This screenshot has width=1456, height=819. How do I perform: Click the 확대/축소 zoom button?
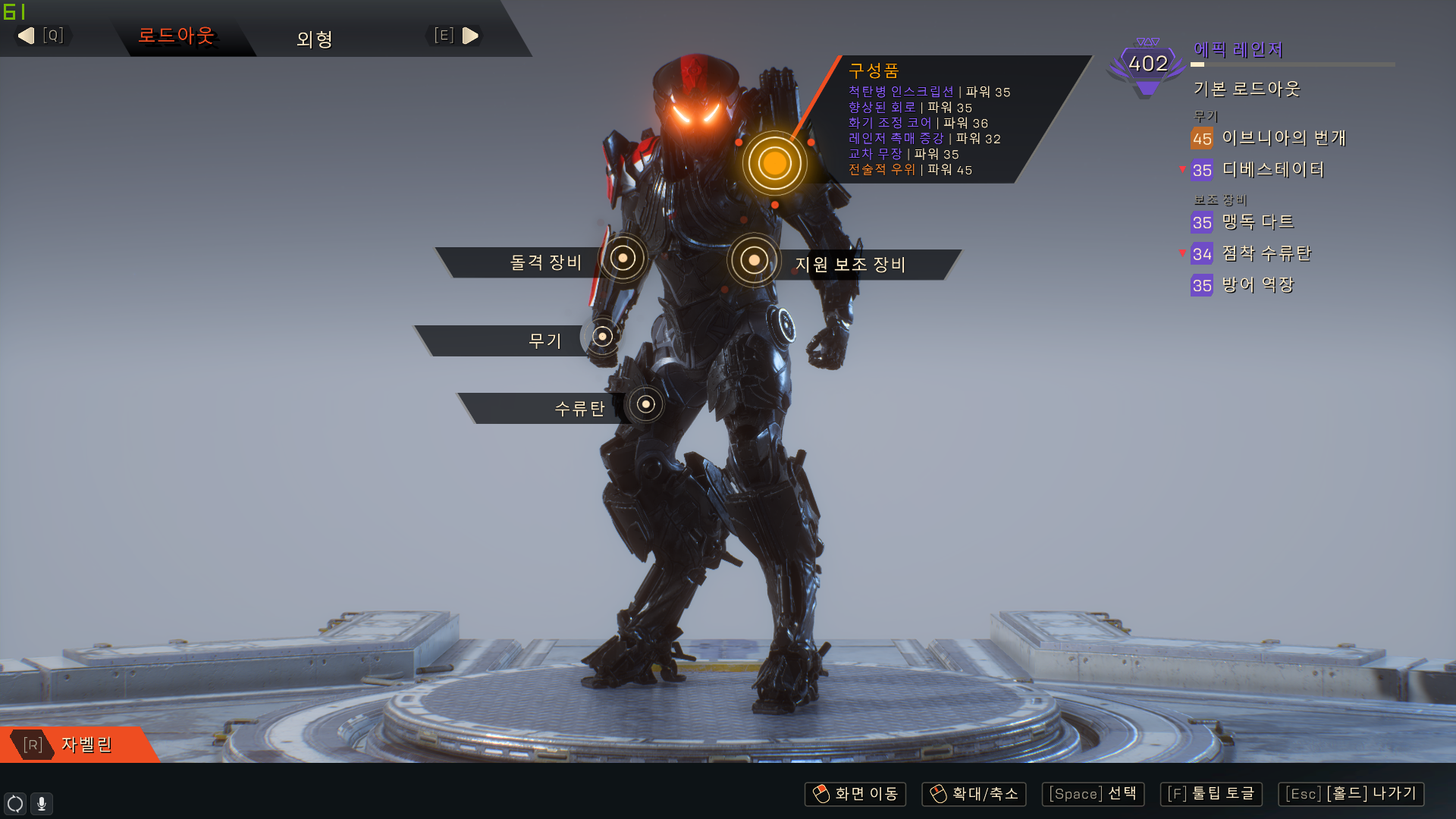974,794
